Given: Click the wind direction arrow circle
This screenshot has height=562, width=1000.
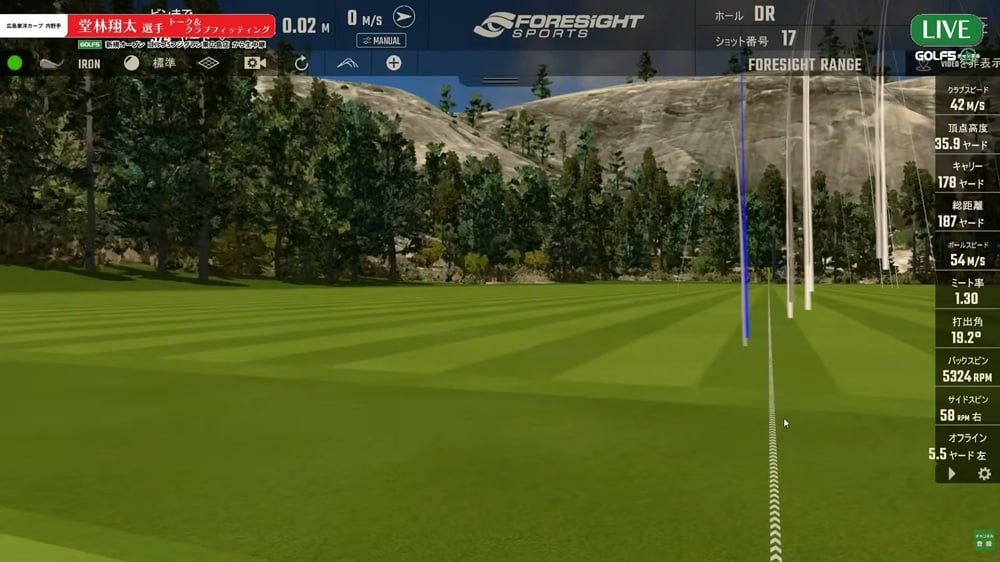Looking at the screenshot, I should 404,17.
